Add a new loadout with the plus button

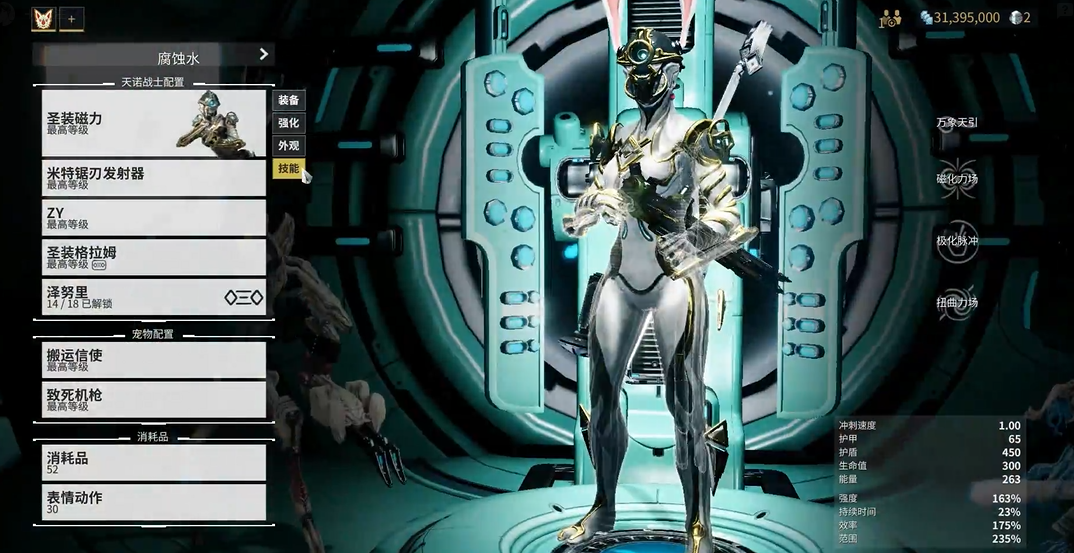tap(71, 18)
